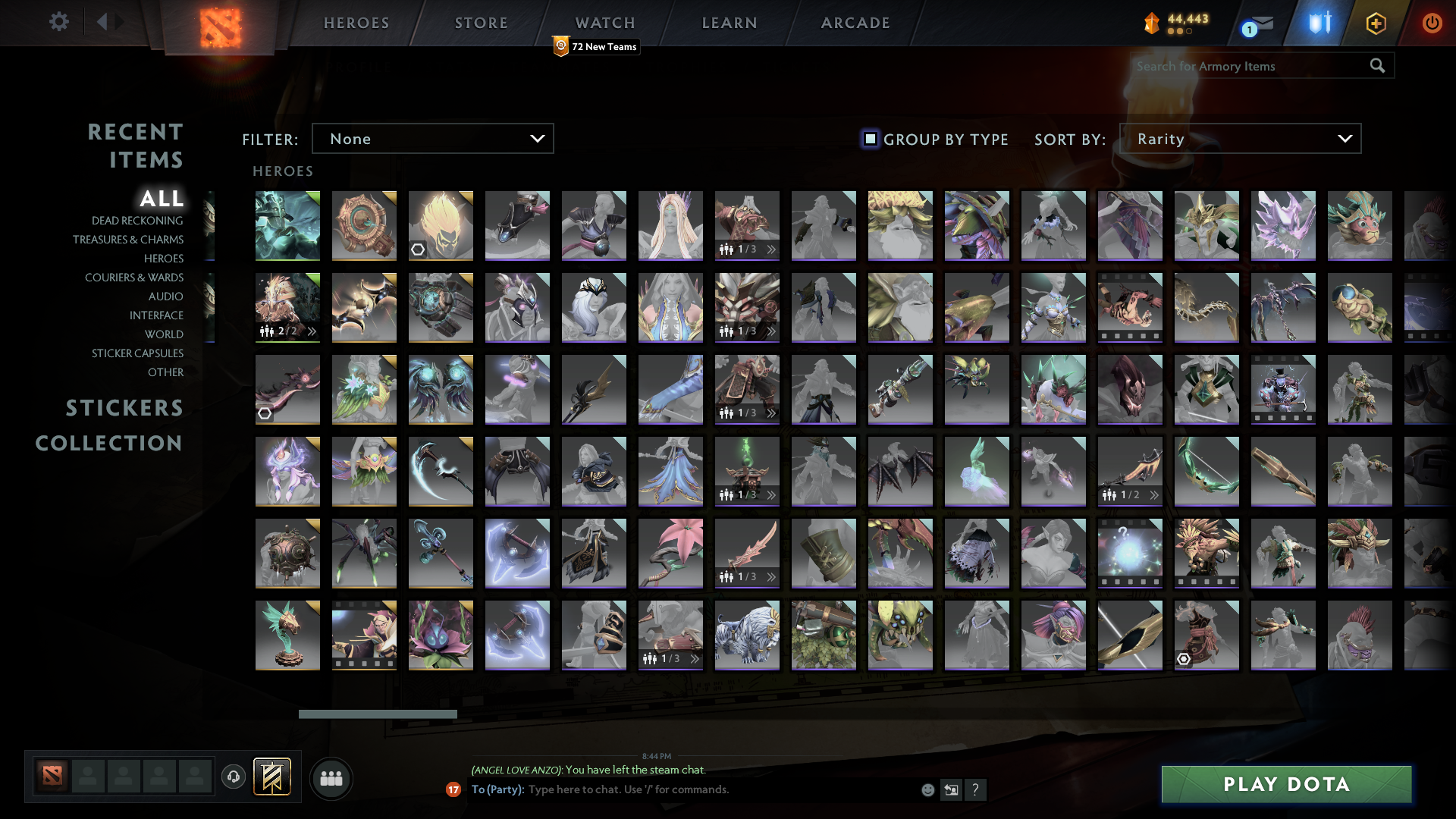The height and width of the screenshot is (819, 1456).
Task: Open the settings gear
Action: click(x=59, y=22)
